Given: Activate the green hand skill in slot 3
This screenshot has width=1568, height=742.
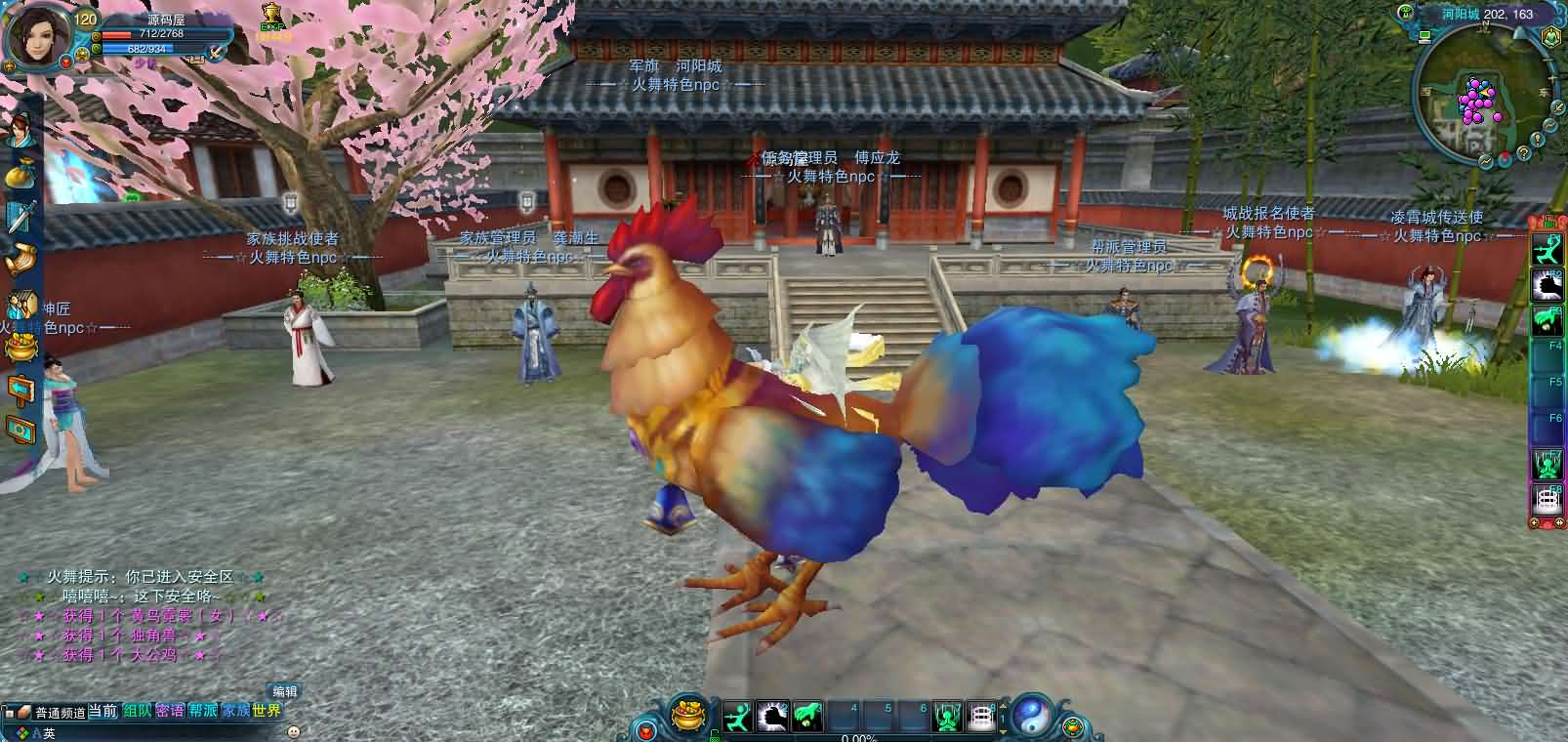Looking at the screenshot, I should coord(806,718).
